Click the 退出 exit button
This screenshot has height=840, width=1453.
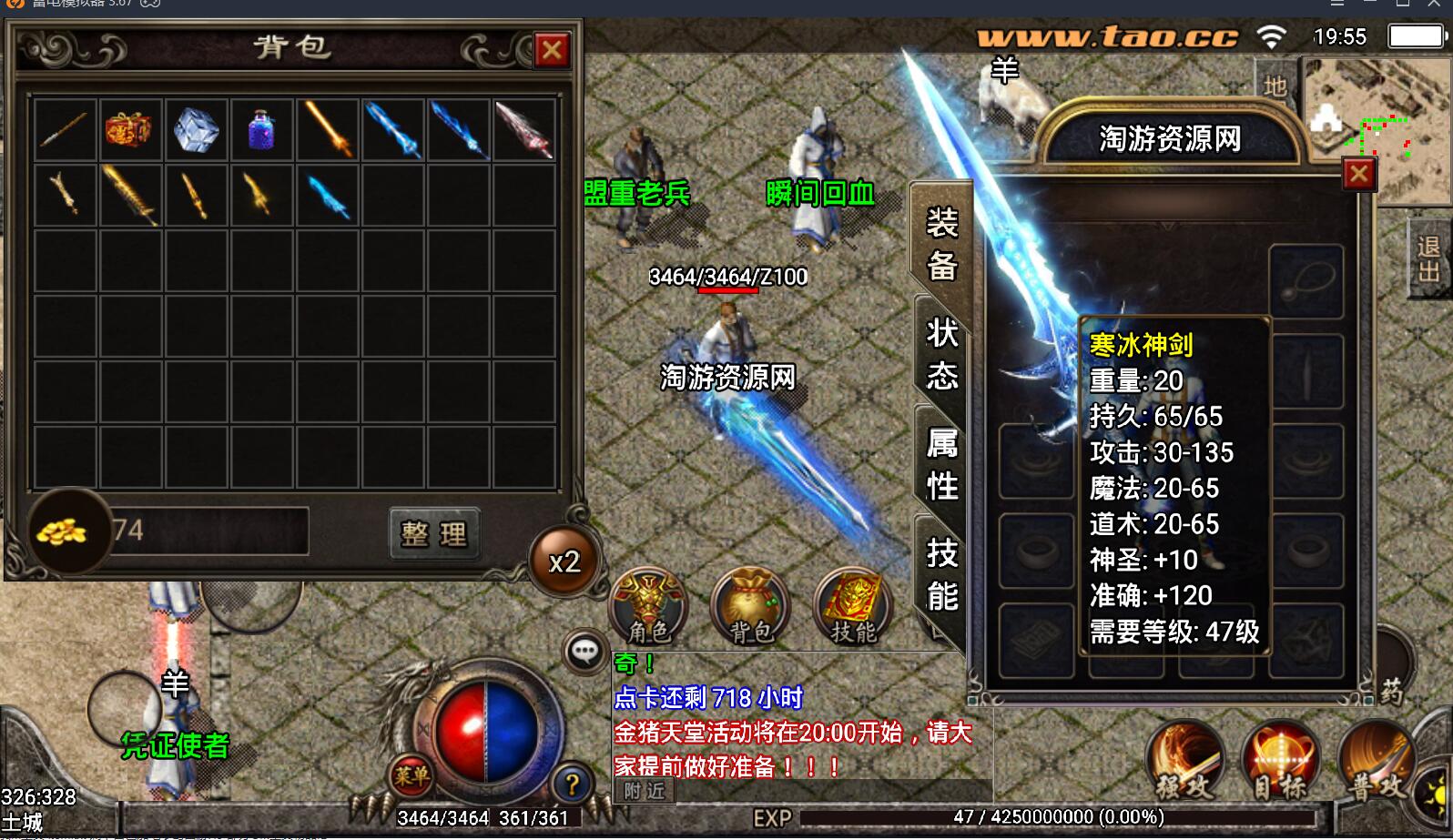(1428, 258)
